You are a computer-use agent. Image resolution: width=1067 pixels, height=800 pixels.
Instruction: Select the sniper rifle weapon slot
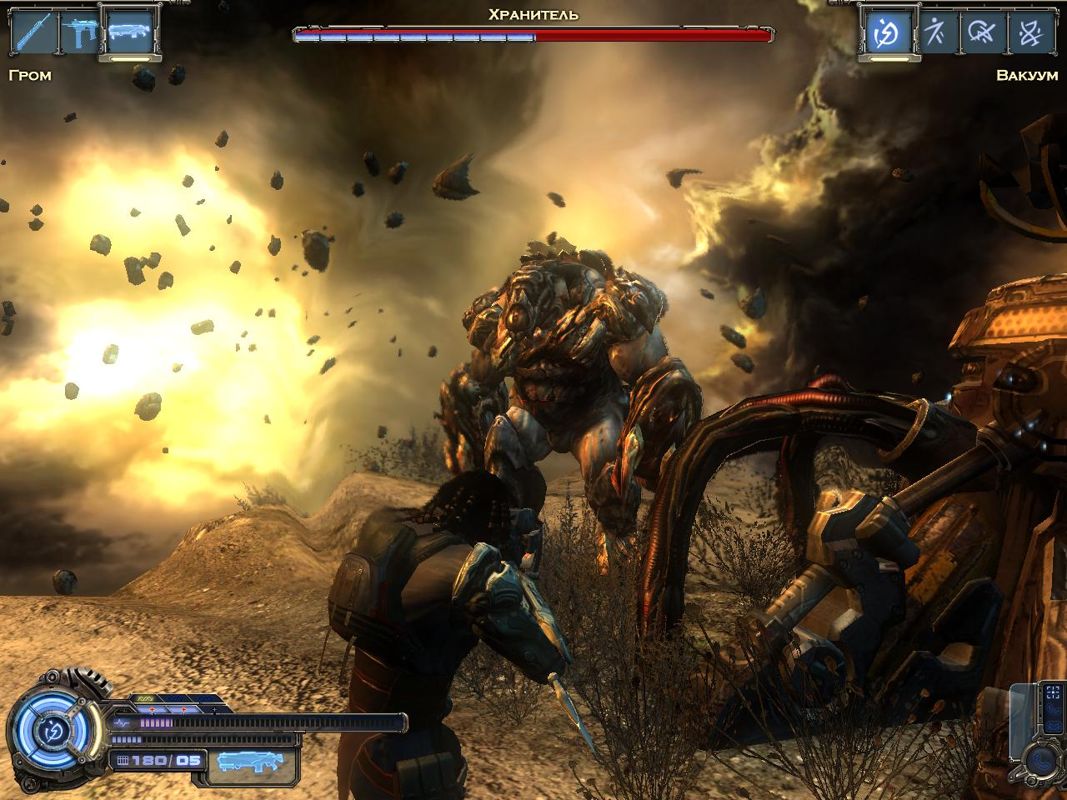(33, 33)
